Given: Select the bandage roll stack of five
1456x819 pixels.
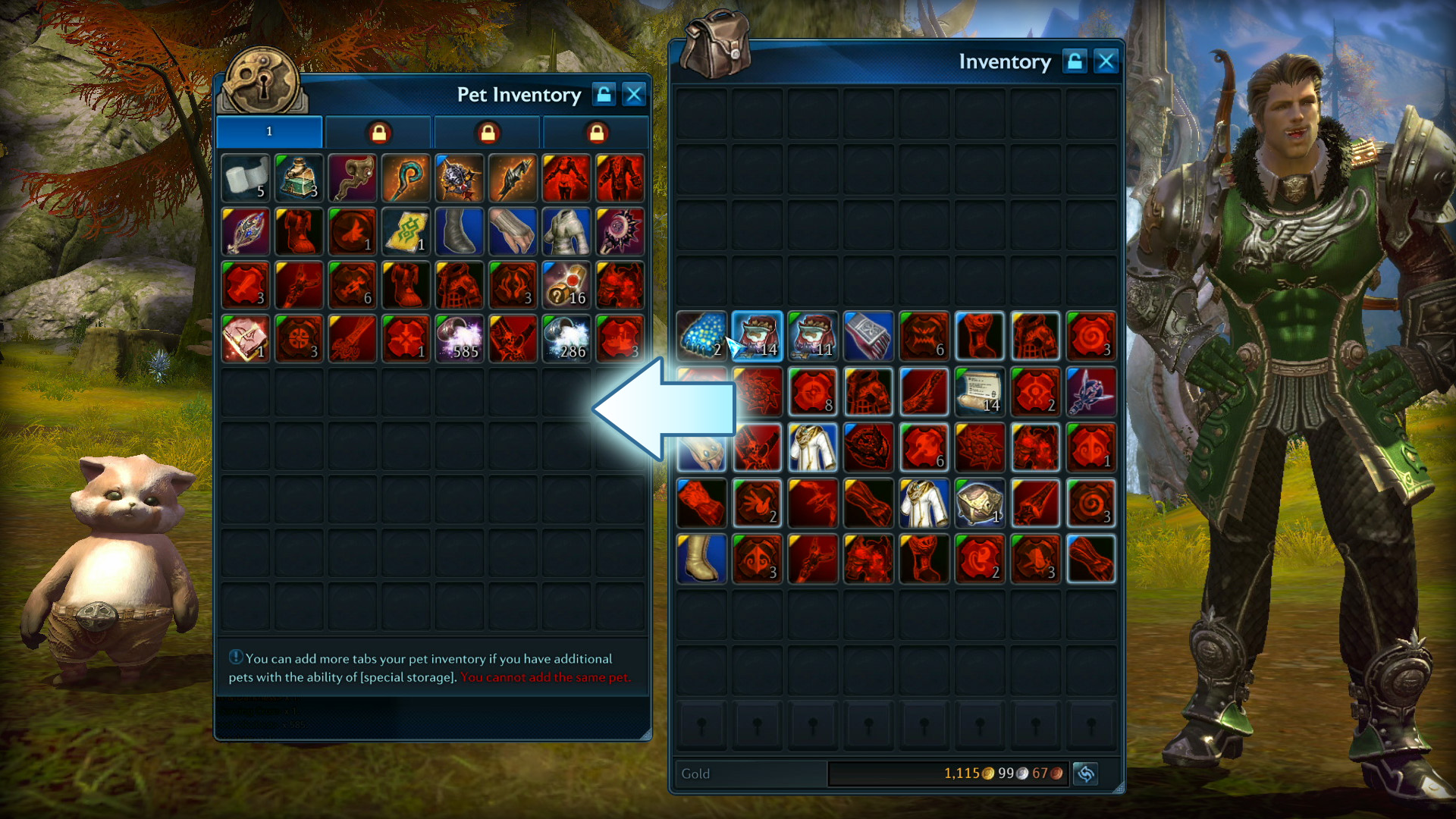Looking at the screenshot, I should click(244, 178).
